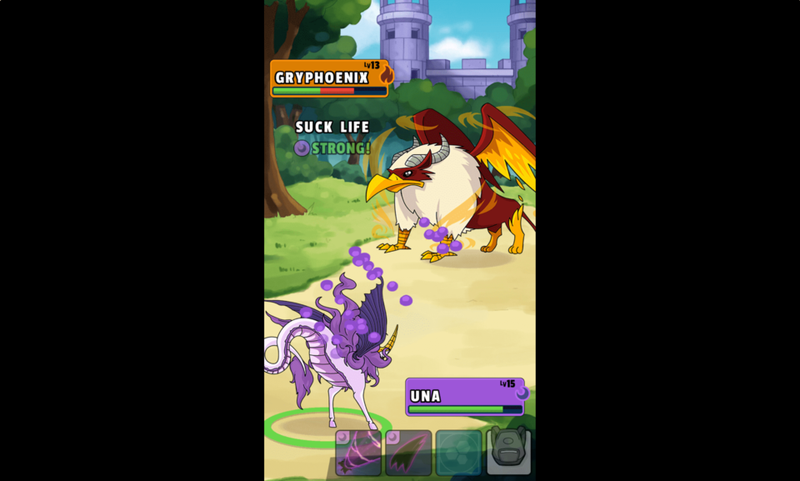Use the purple swirling star attack
This screenshot has width=800, height=481.
click(358, 452)
